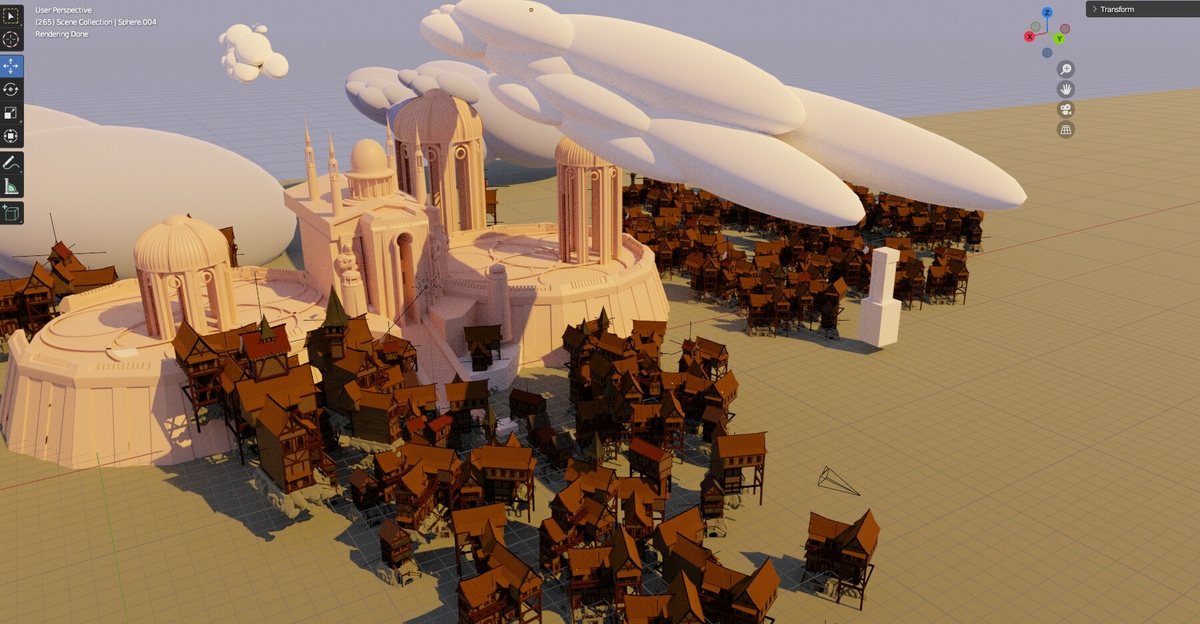Toggle perspective/orthographic grid button
The width and height of the screenshot is (1200, 624).
(x=1066, y=129)
